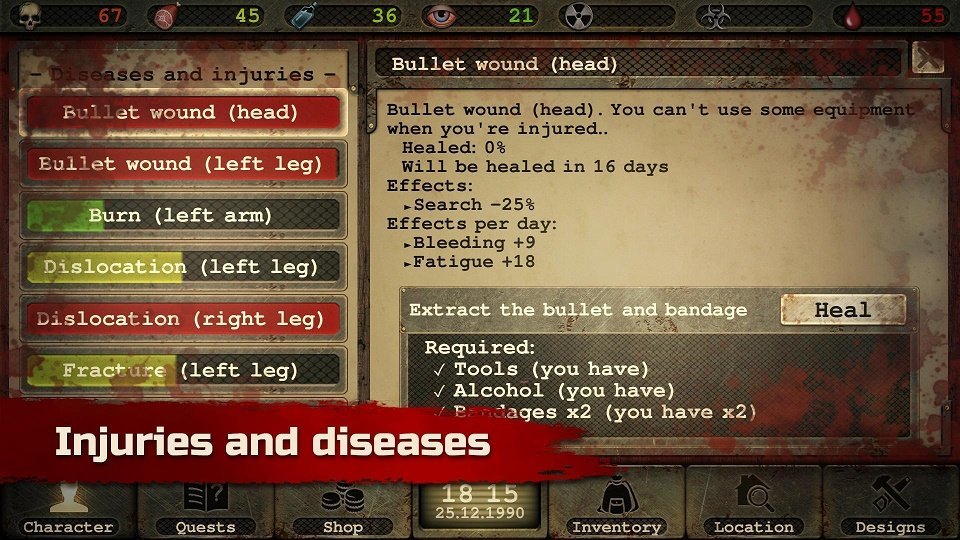Switch to the Location screen
Image resolution: width=960 pixels, height=540 pixels.
(753, 506)
